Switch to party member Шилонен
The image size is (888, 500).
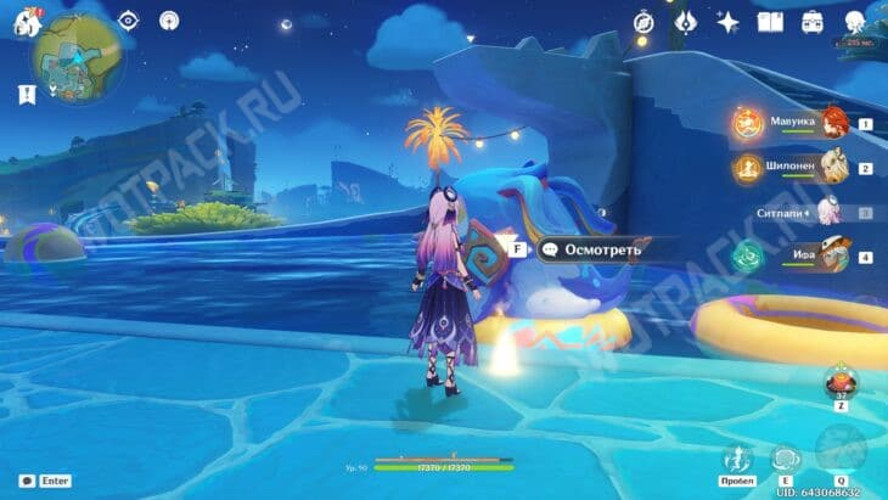tap(800, 168)
